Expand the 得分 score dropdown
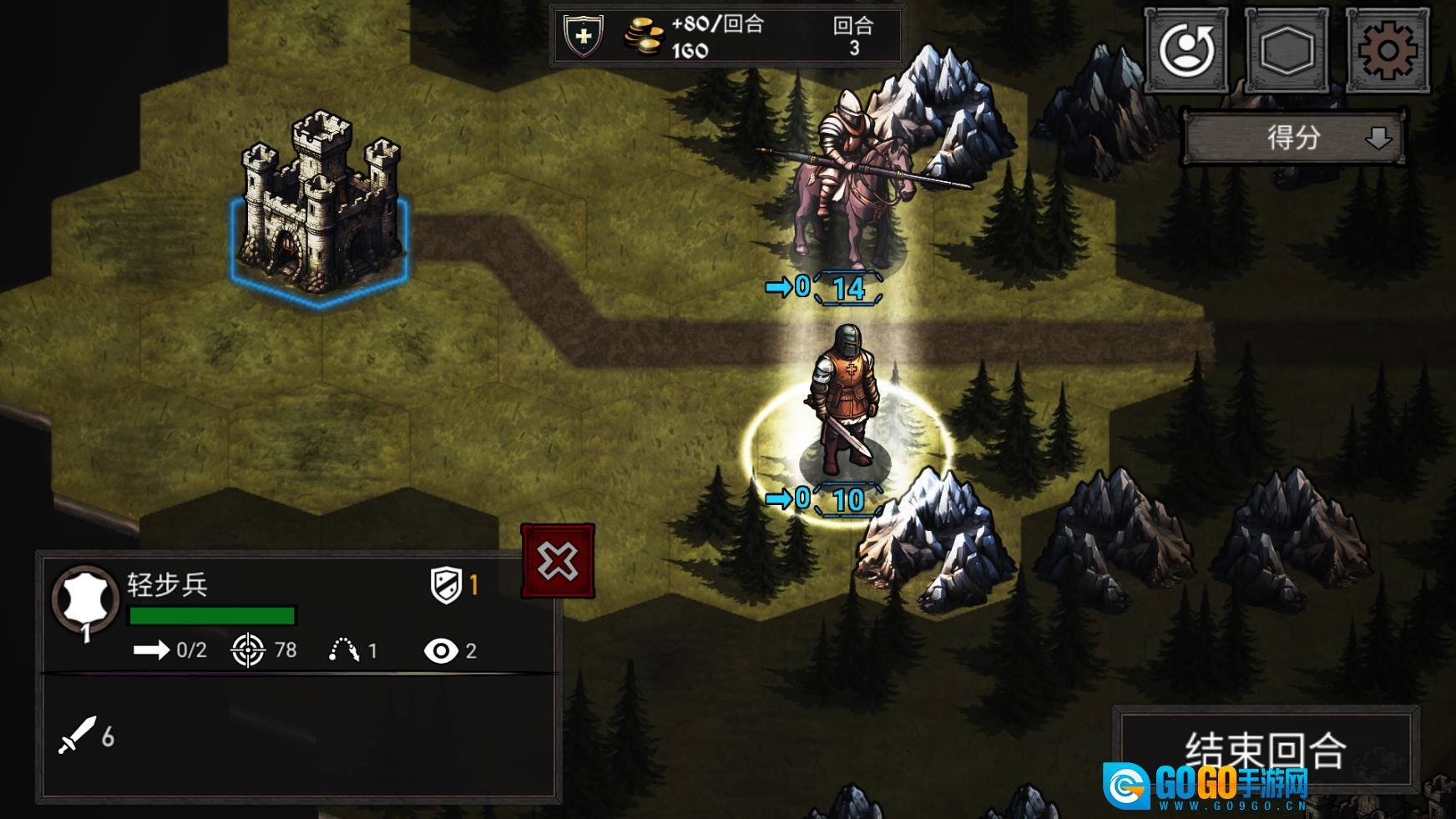 [x=1295, y=138]
